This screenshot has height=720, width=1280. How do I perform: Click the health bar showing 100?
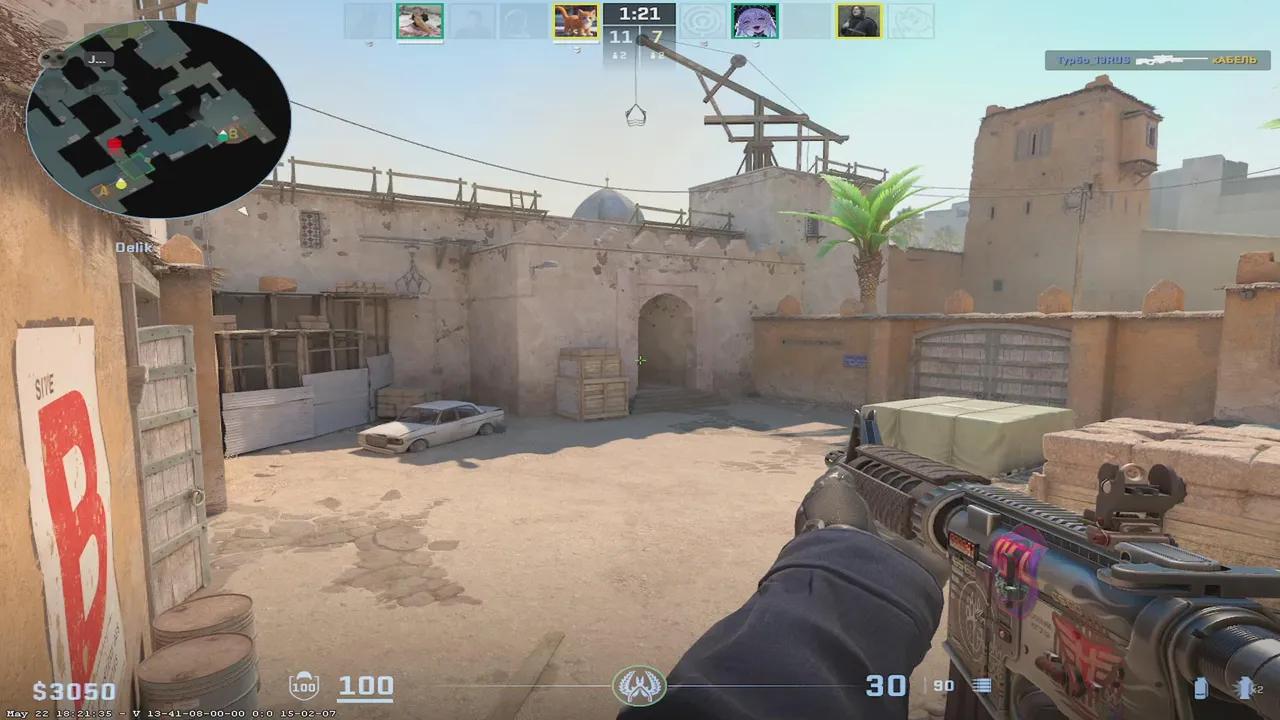366,686
